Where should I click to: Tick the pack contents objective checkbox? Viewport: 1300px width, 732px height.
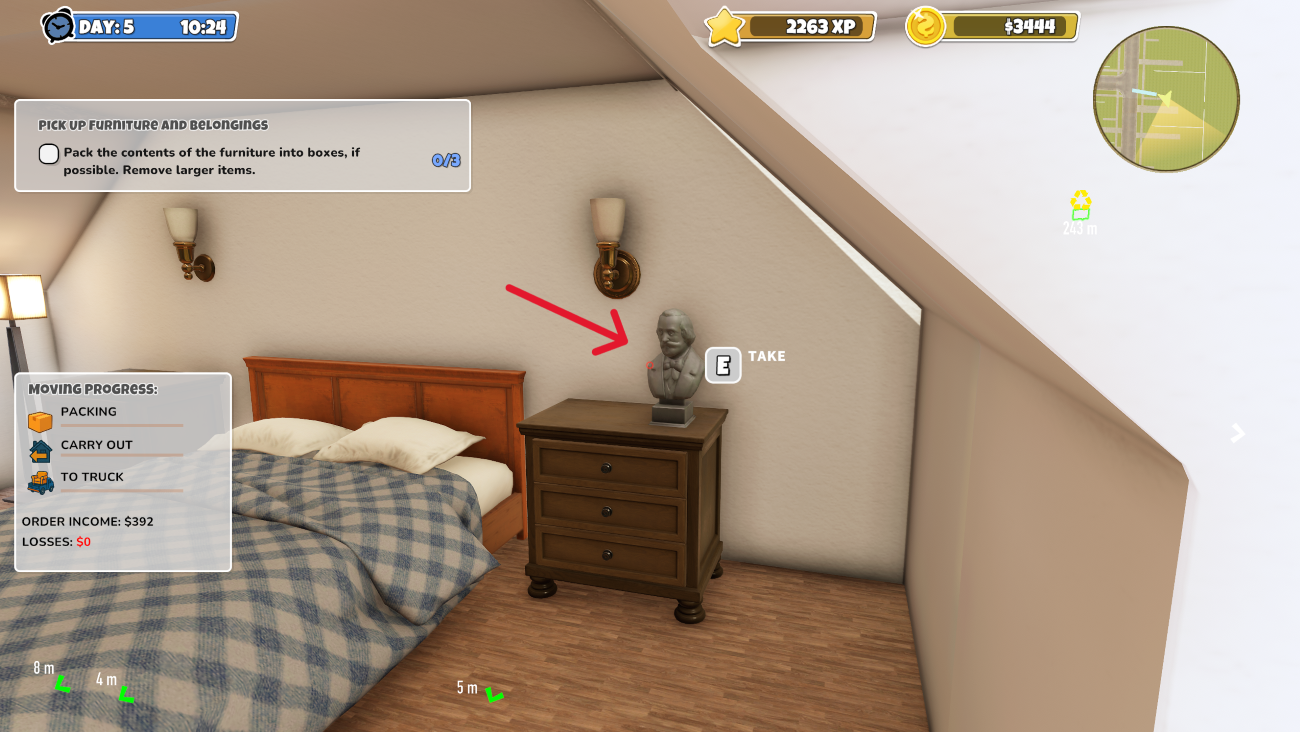pos(49,154)
